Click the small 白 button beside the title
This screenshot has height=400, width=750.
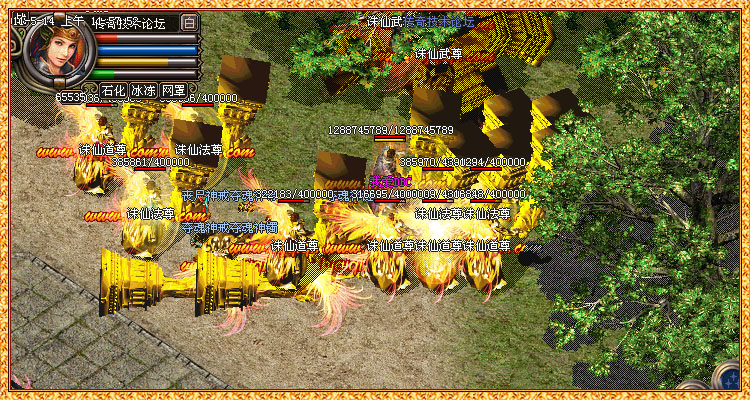coord(190,21)
